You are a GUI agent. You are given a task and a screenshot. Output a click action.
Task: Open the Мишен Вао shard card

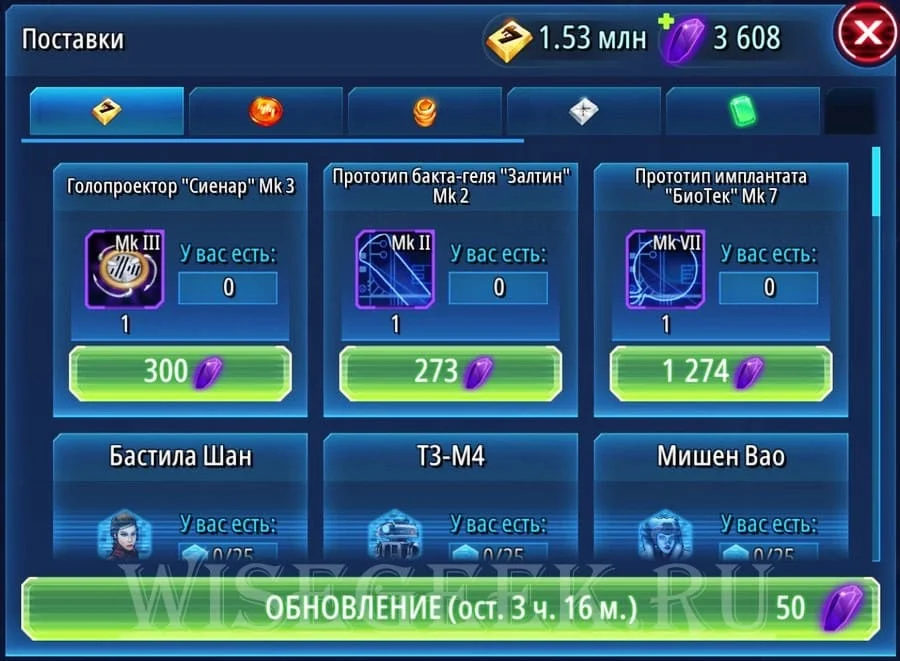(720, 497)
